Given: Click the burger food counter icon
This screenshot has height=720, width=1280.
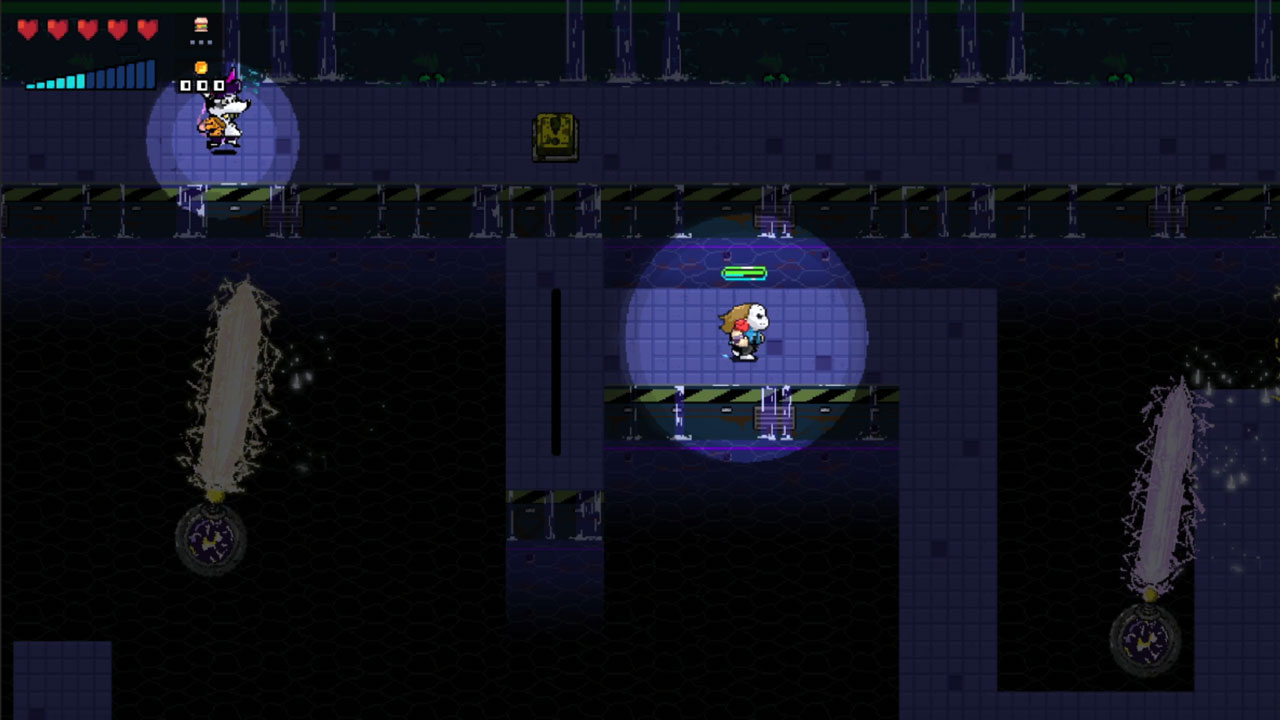Looking at the screenshot, I should coord(200,24).
